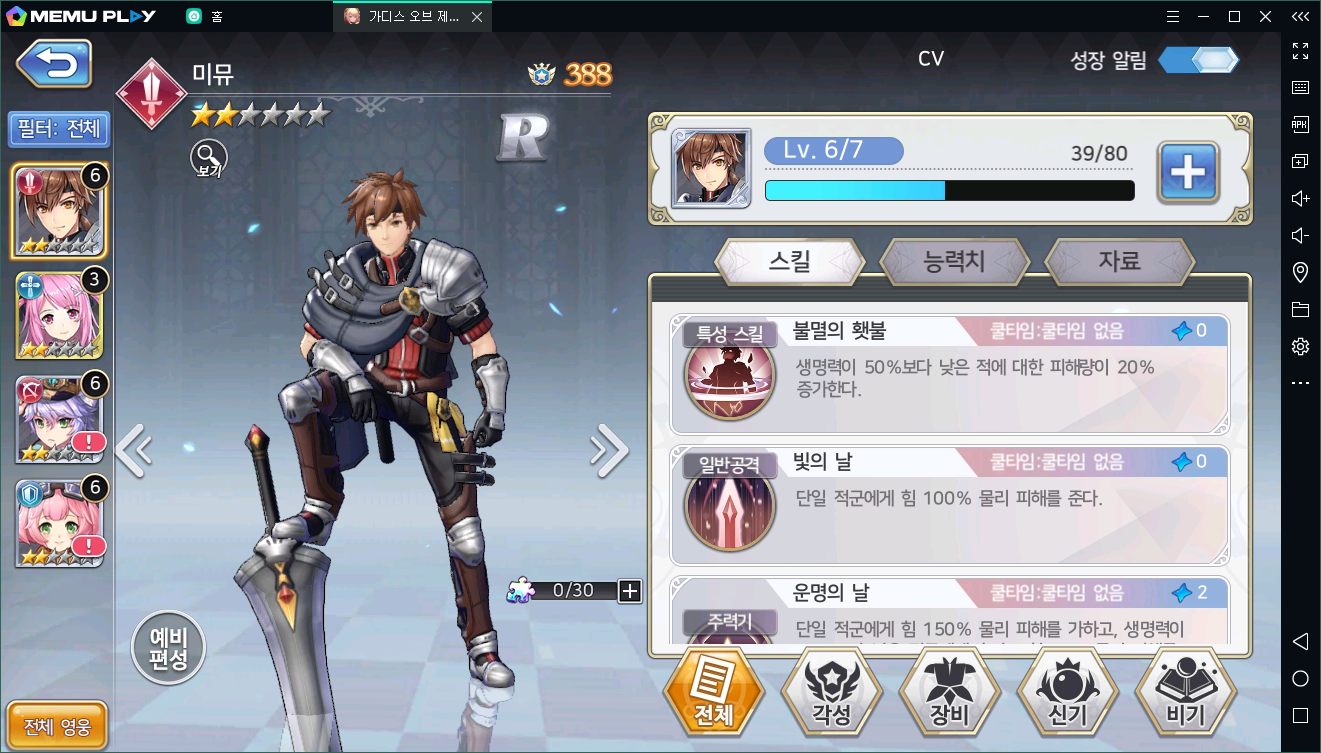Select the pink-haired hero thumbnail with badge 3
1321x753 pixels.
pyautogui.click(x=57, y=316)
